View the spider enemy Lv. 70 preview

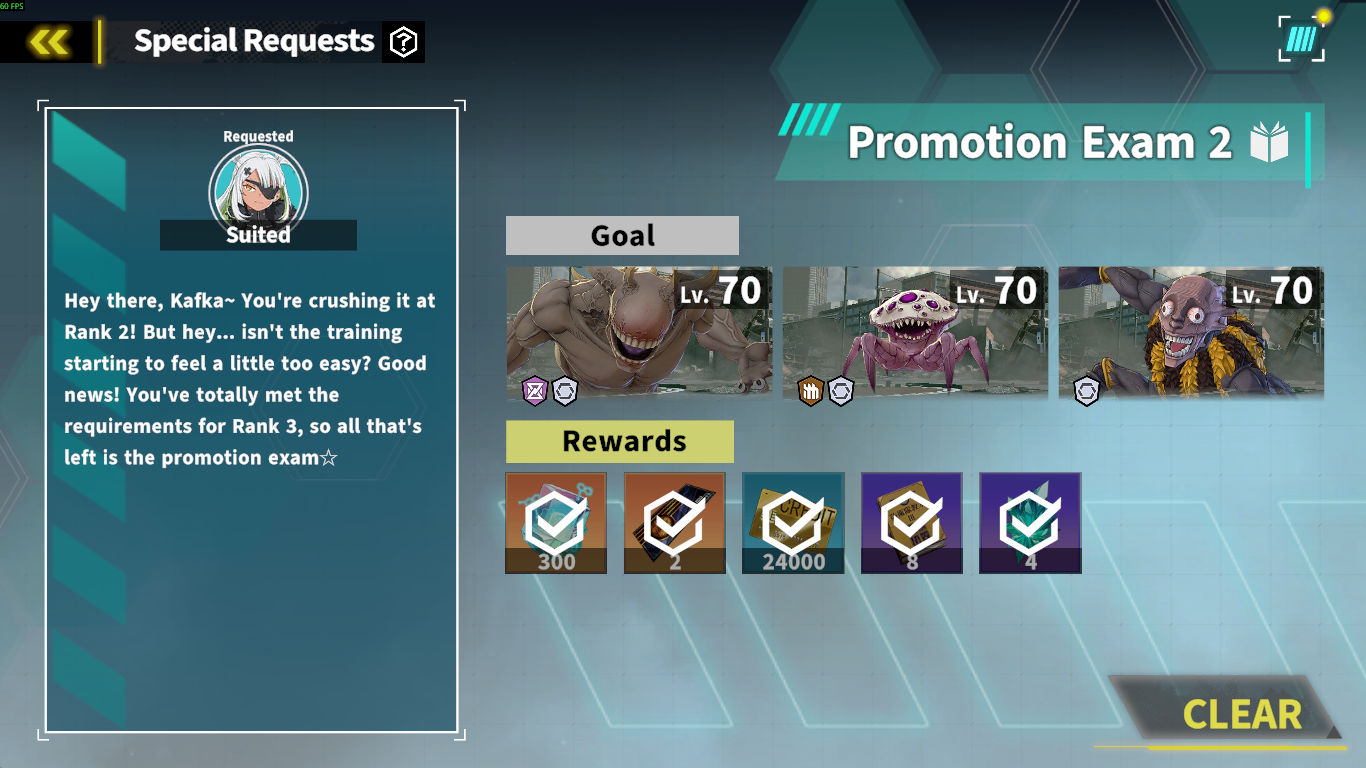(x=913, y=333)
